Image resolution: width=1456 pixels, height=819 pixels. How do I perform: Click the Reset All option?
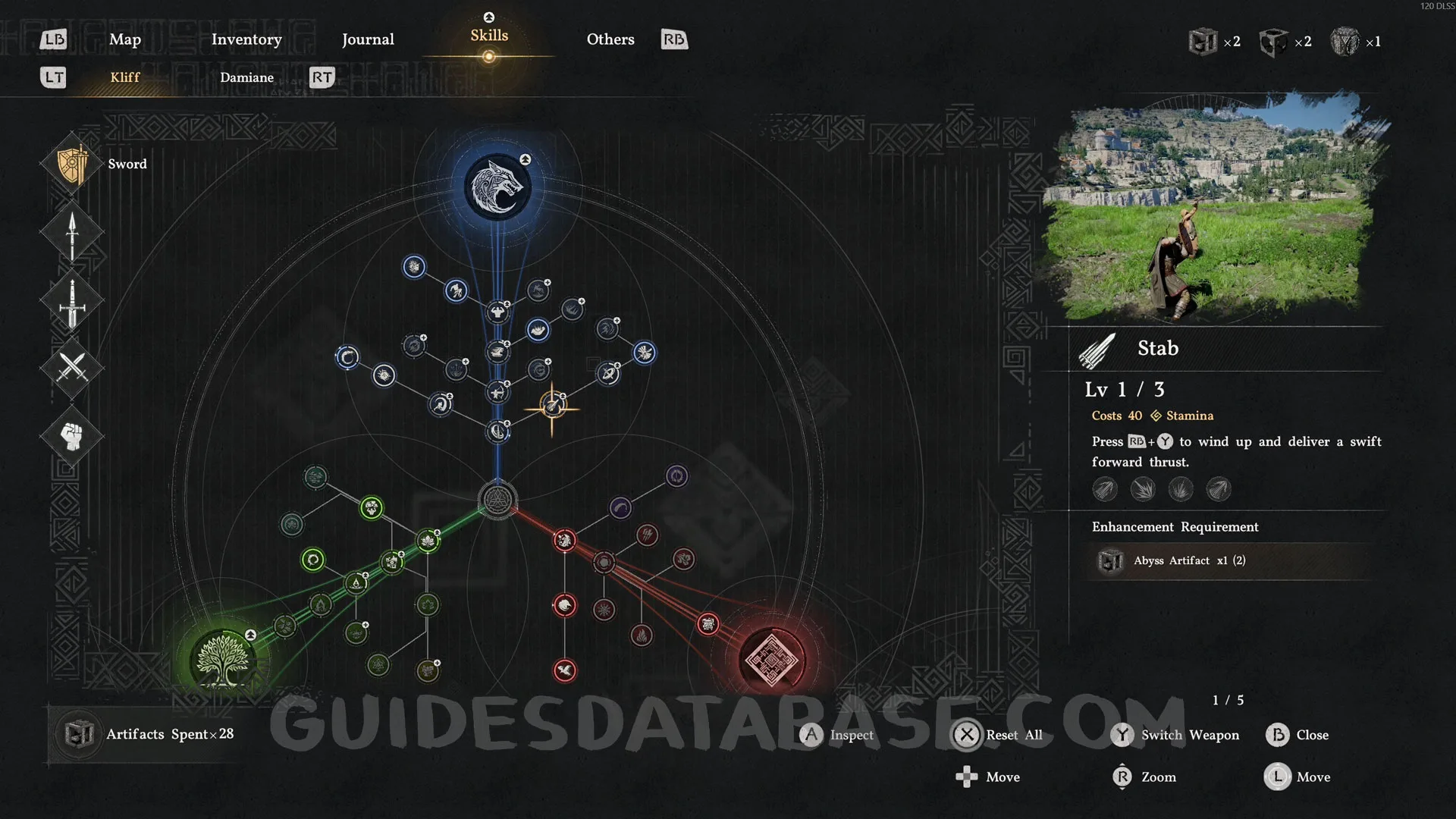[x=999, y=735]
